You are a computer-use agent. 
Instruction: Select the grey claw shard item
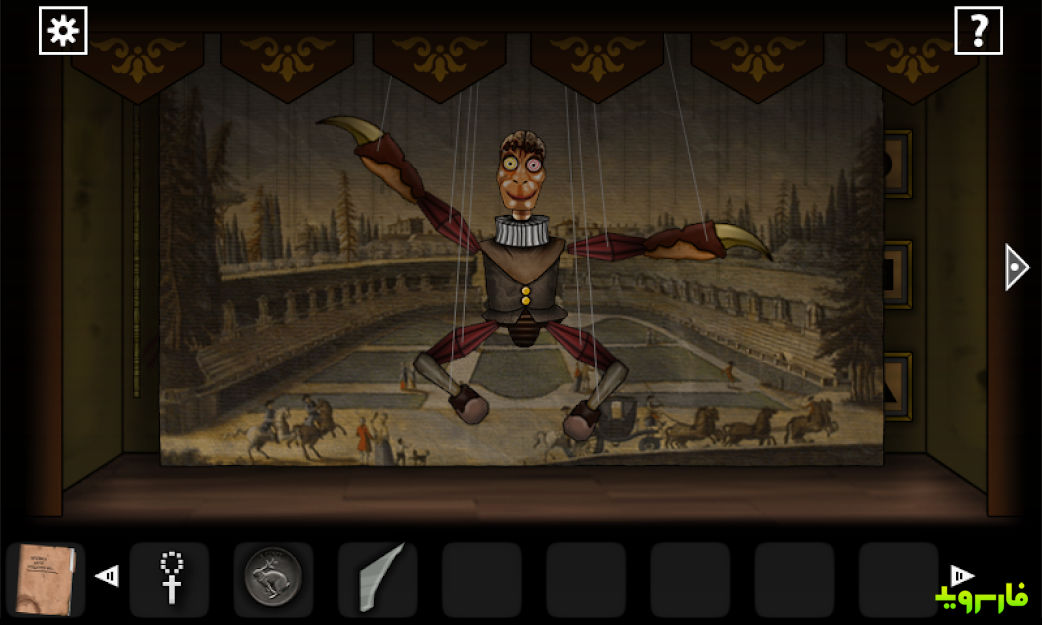tap(378, 579)
